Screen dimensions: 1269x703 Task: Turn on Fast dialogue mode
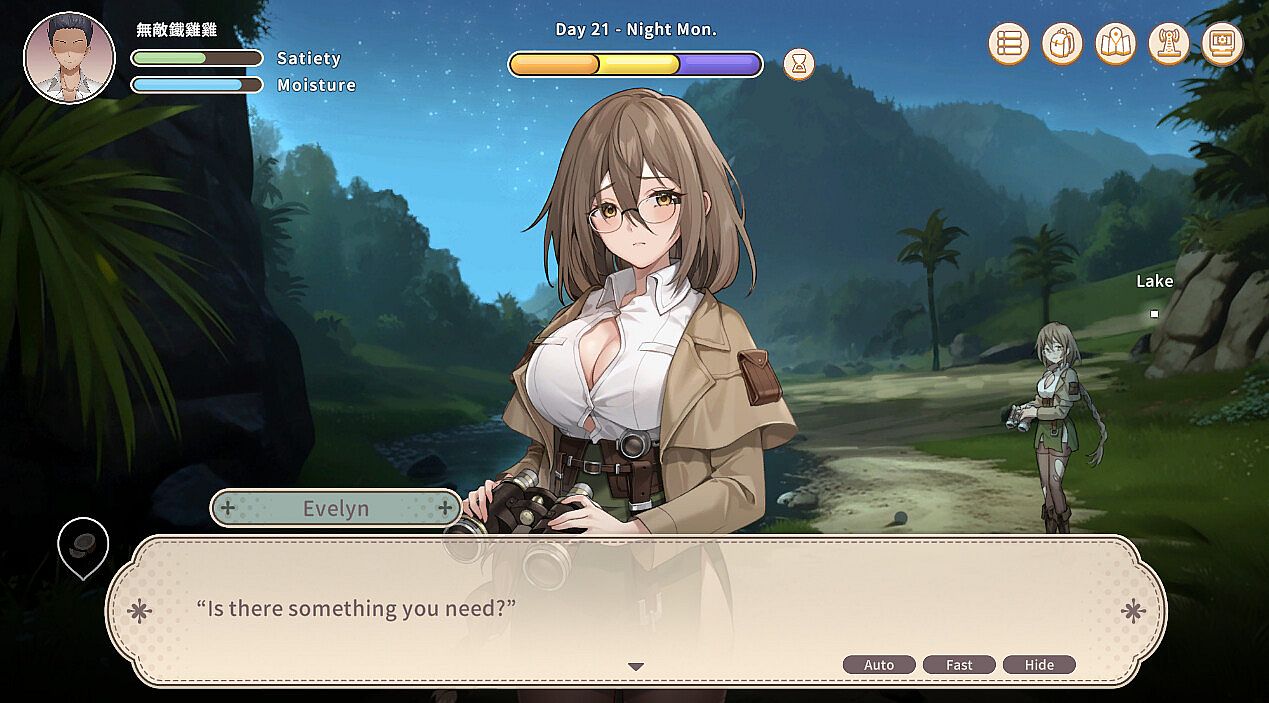pos(959,665)
